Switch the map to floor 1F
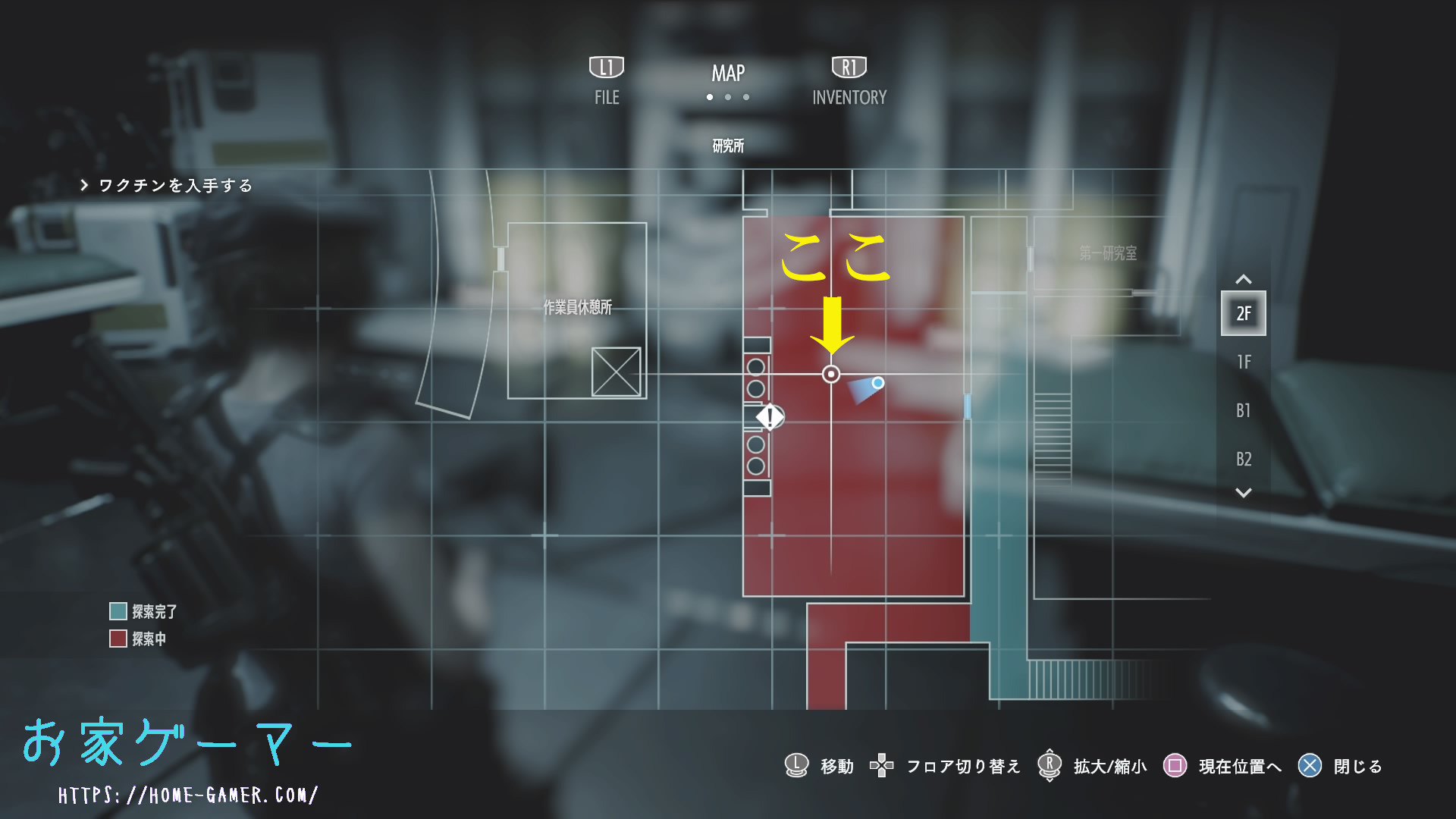This screenshot has height=819, width=1456. tap(1244, 362)
